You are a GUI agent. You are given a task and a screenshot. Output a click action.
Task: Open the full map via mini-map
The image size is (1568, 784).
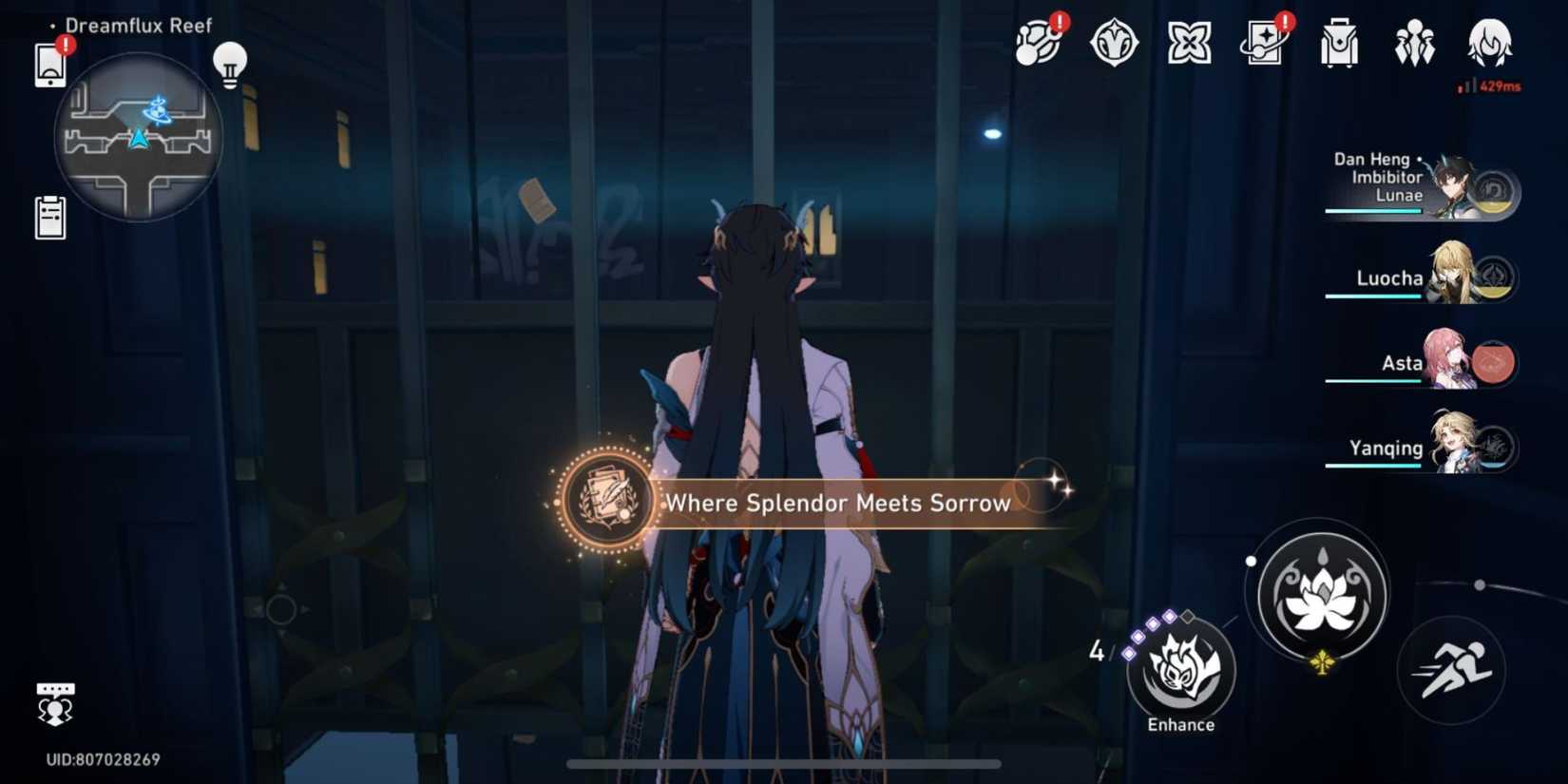click(138, 138)
